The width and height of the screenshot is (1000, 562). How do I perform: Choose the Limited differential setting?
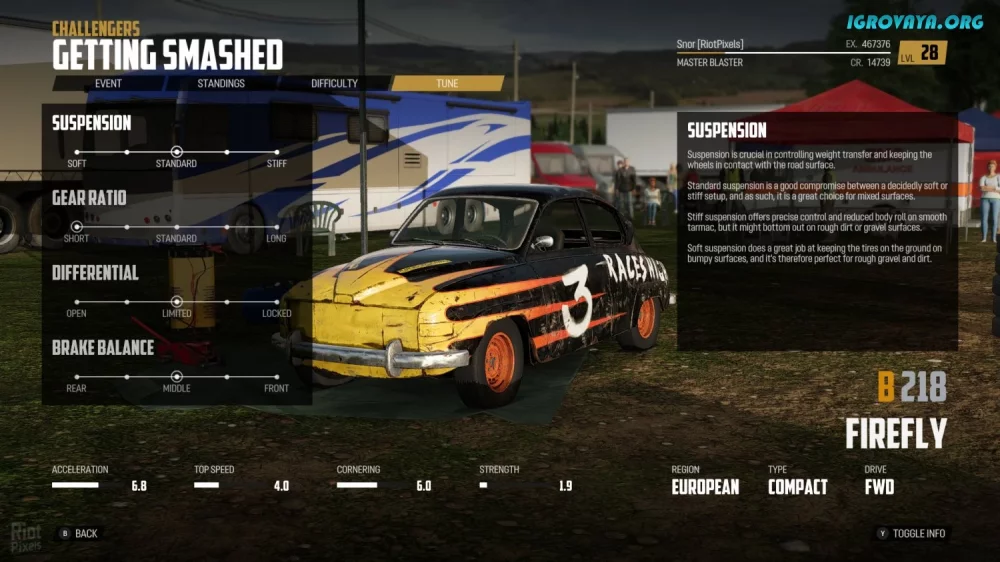coord(176,301)
